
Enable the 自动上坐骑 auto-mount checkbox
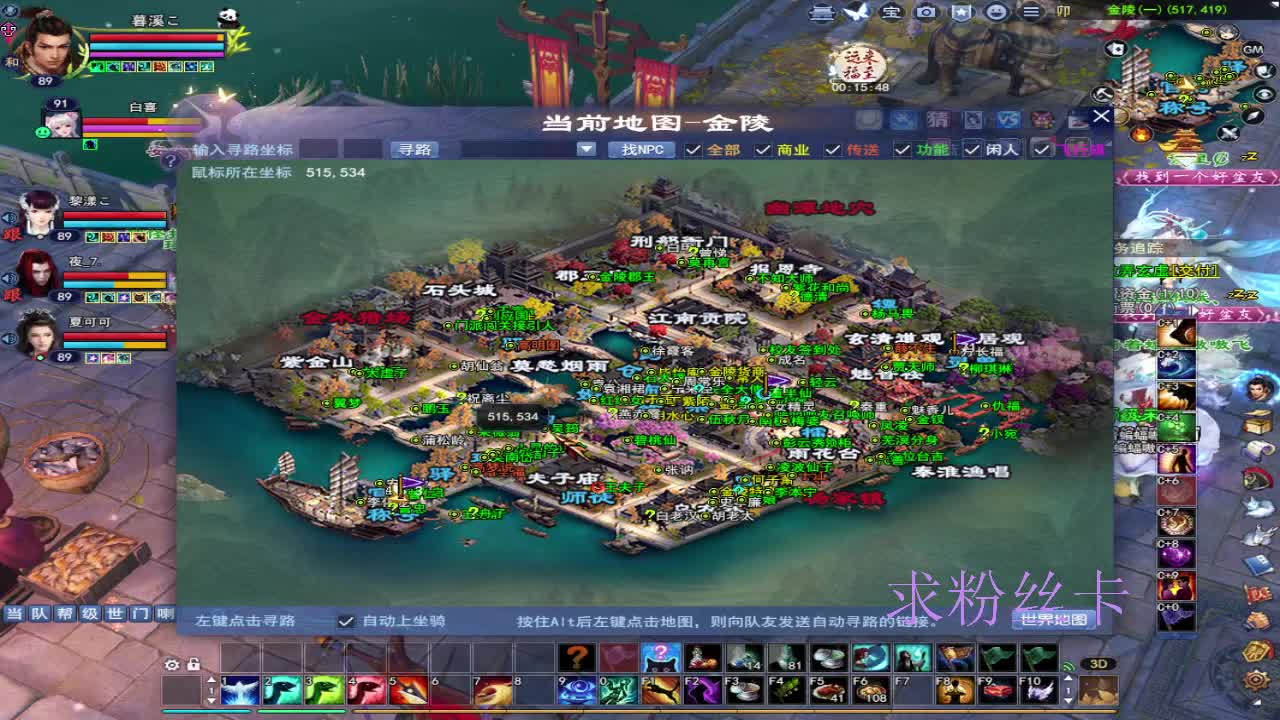click(346, 619)
